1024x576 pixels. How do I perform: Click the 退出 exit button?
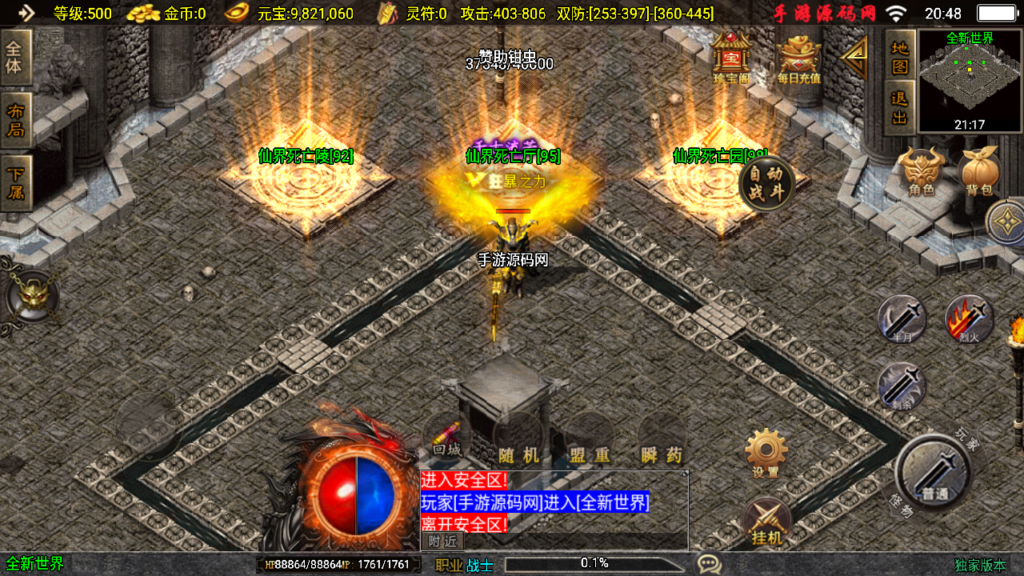tap(900, 106)
